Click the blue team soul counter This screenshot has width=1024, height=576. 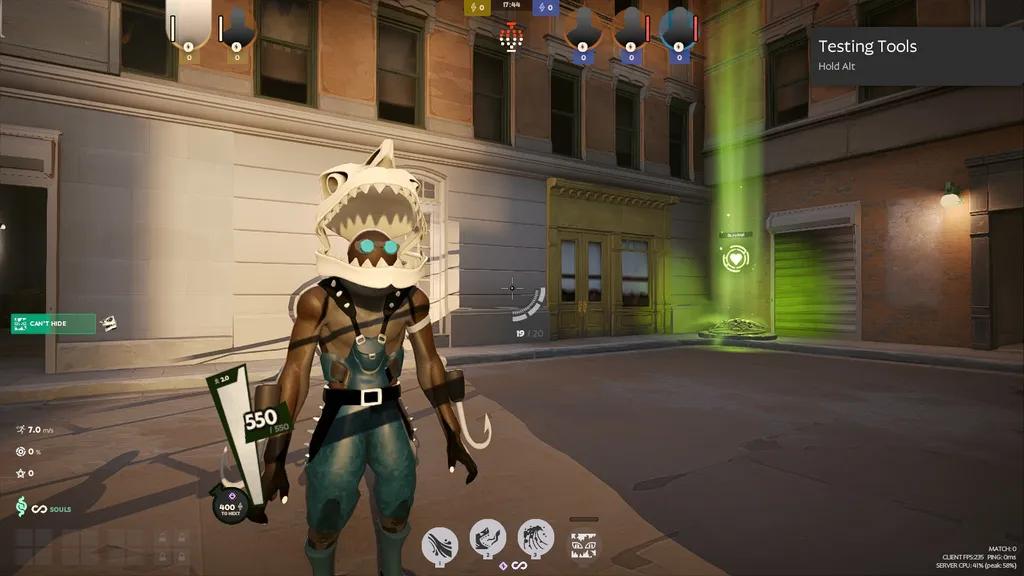546,8
